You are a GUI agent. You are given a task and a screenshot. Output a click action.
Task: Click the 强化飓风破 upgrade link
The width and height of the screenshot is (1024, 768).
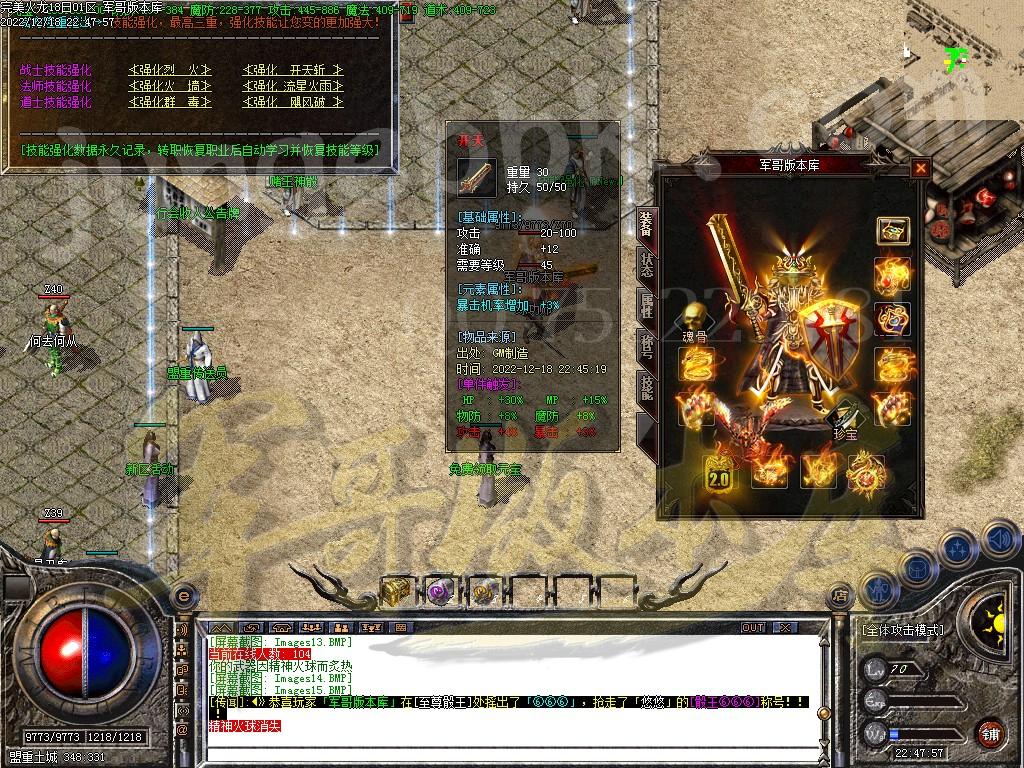point(293,102)
